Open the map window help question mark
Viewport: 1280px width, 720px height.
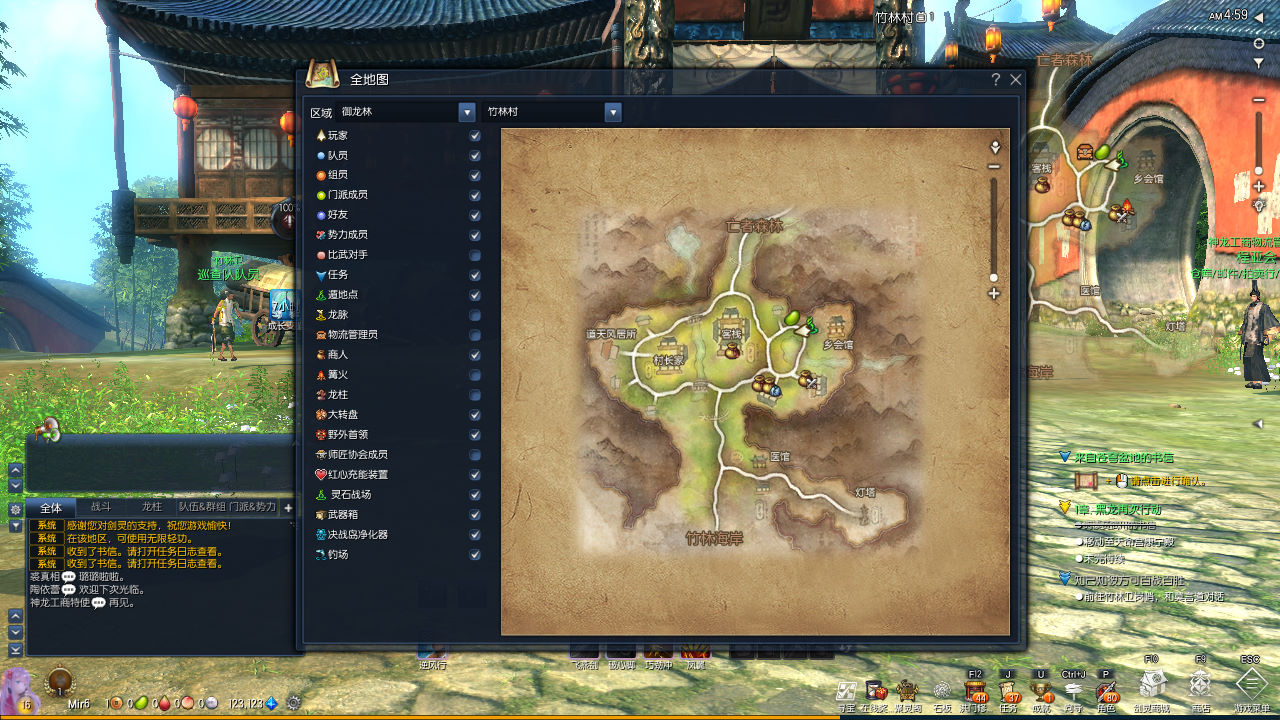[x=996, y=80]
